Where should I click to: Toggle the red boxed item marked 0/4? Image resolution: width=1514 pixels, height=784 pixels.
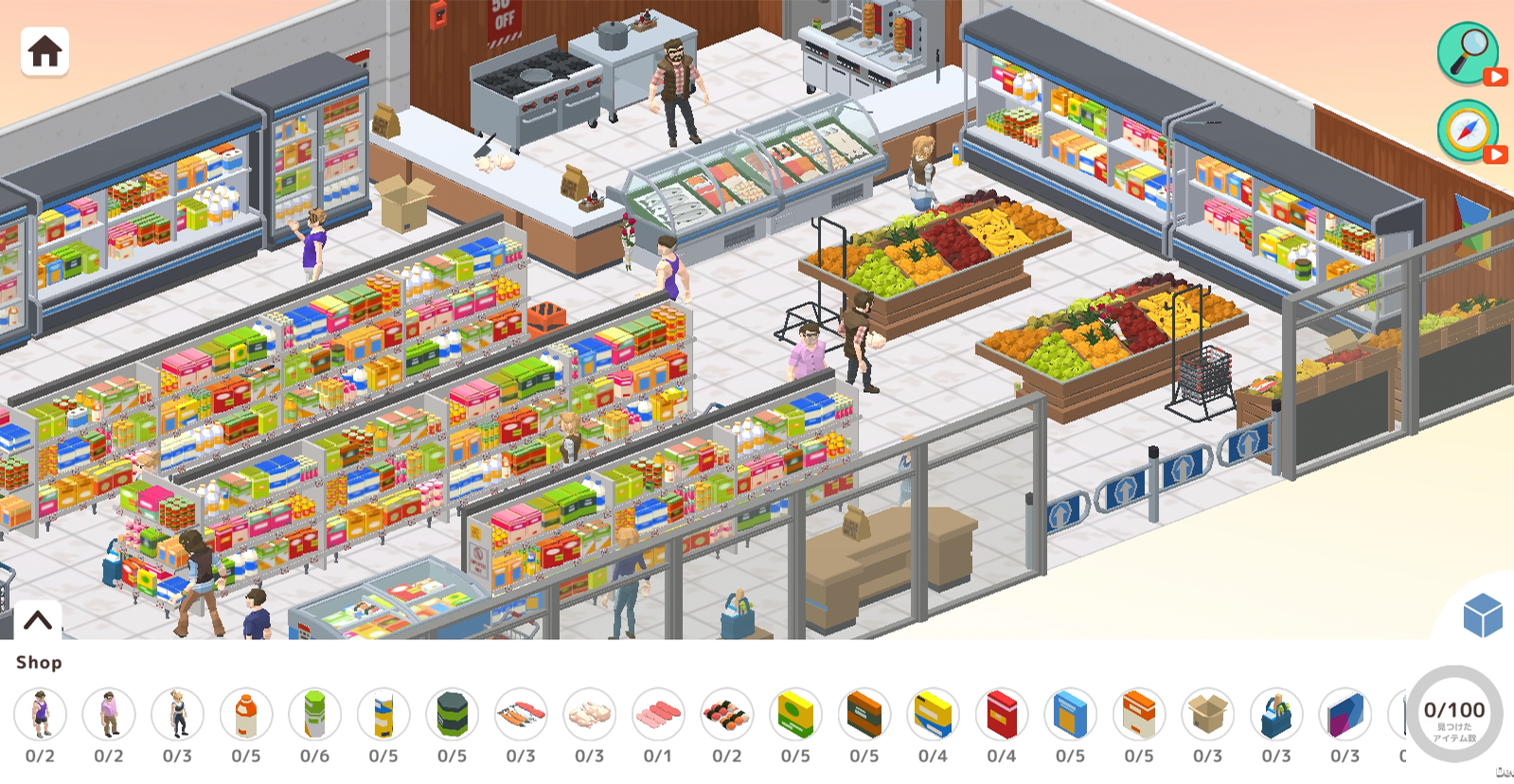[1001, 715]
